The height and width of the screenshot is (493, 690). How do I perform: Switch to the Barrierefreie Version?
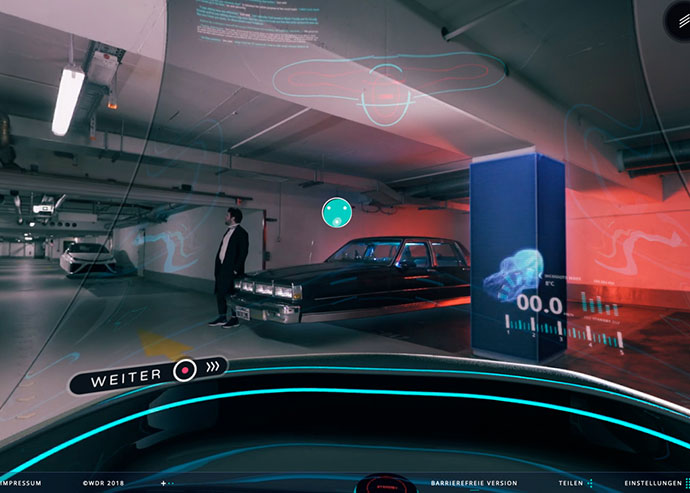point(474,483)
